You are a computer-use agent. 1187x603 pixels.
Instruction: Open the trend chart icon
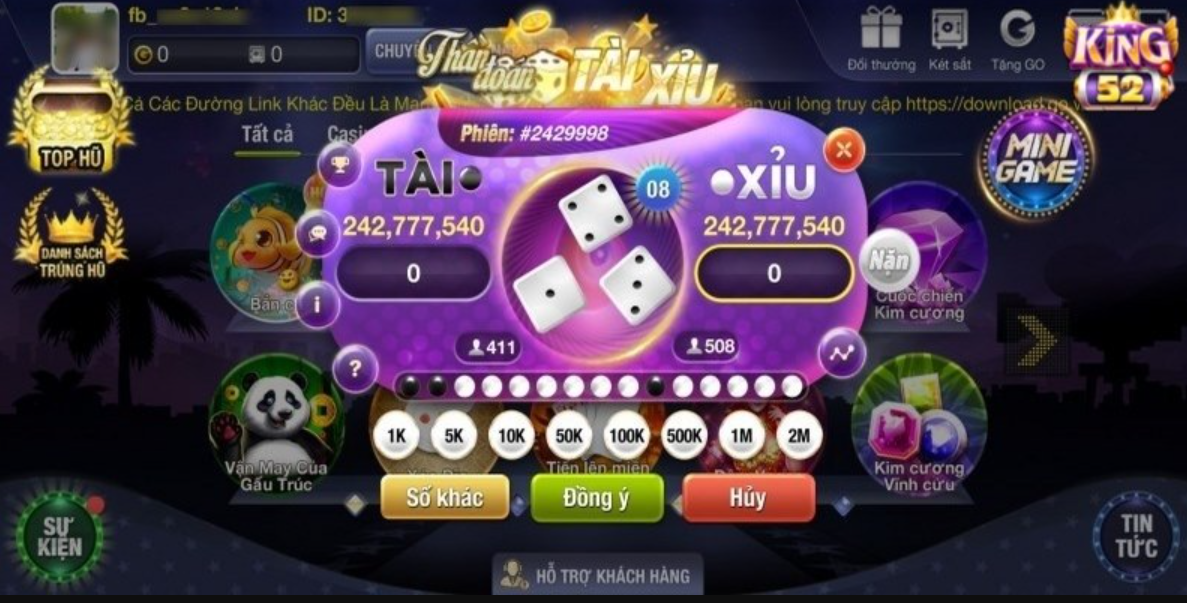coord(841,353)
